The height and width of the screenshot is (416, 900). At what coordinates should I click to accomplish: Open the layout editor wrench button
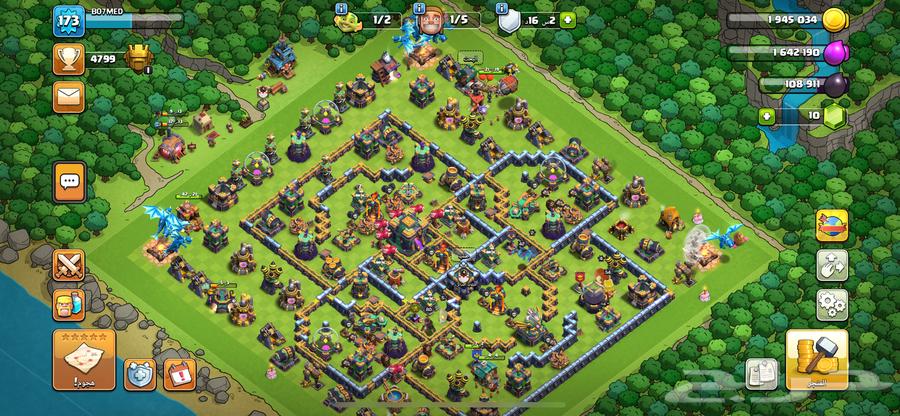point(831,265)
